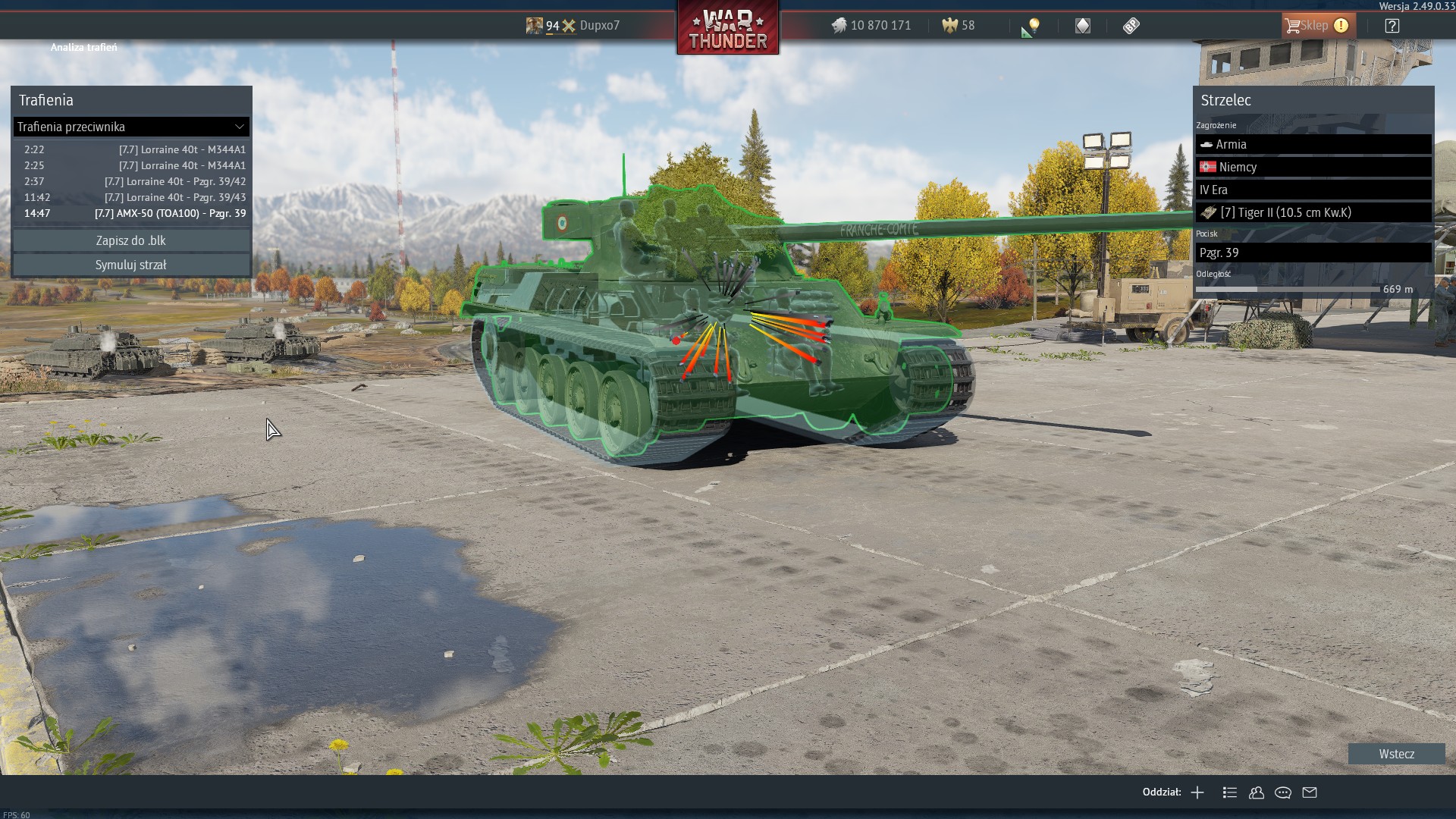Click Symuluj strzał to simulate the shot
Image resolution: width=1456 pixels, height=819 pixels.
tap(131, 265)
